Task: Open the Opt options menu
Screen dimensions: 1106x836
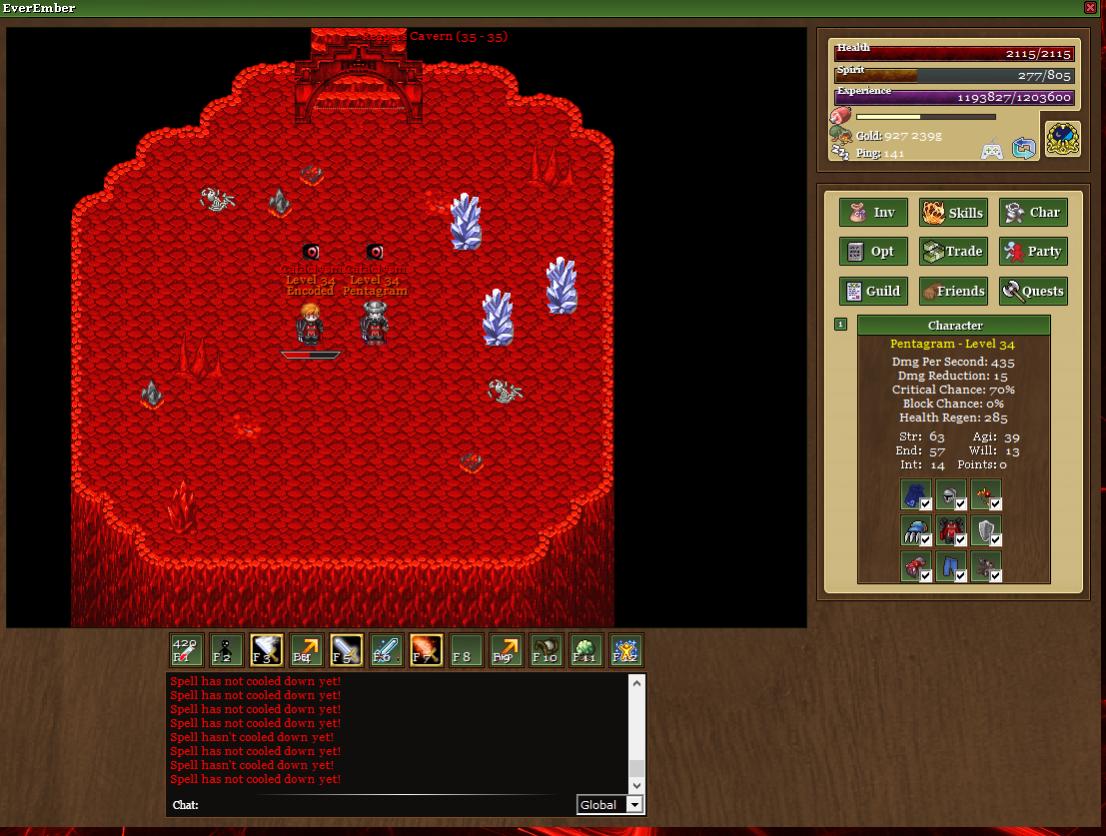Action: [x=873, y=251]
